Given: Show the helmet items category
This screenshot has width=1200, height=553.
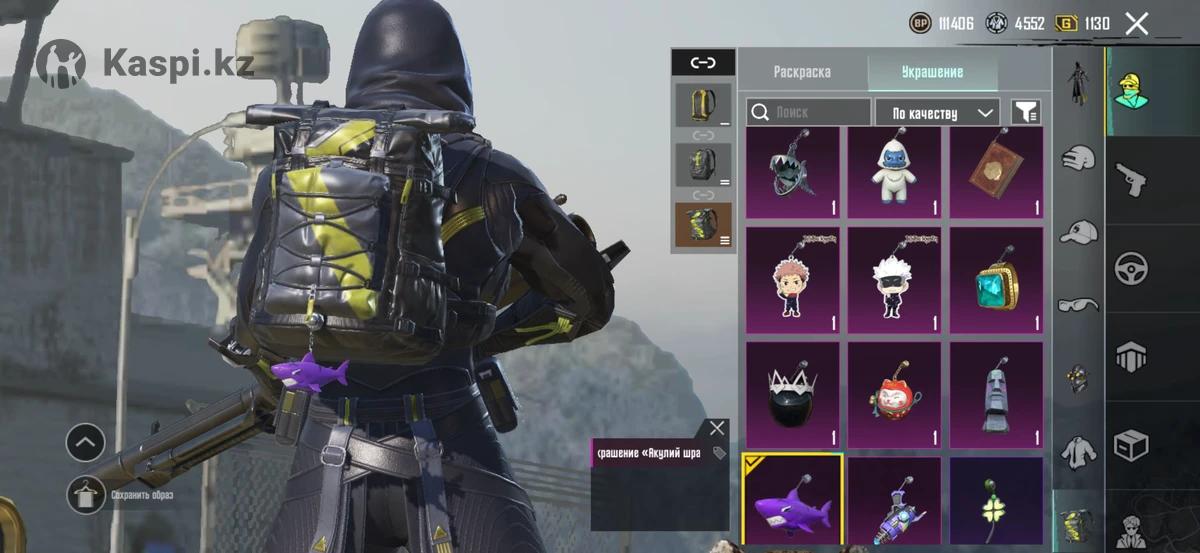Looking at the screenshot, I should (1078, 157).
